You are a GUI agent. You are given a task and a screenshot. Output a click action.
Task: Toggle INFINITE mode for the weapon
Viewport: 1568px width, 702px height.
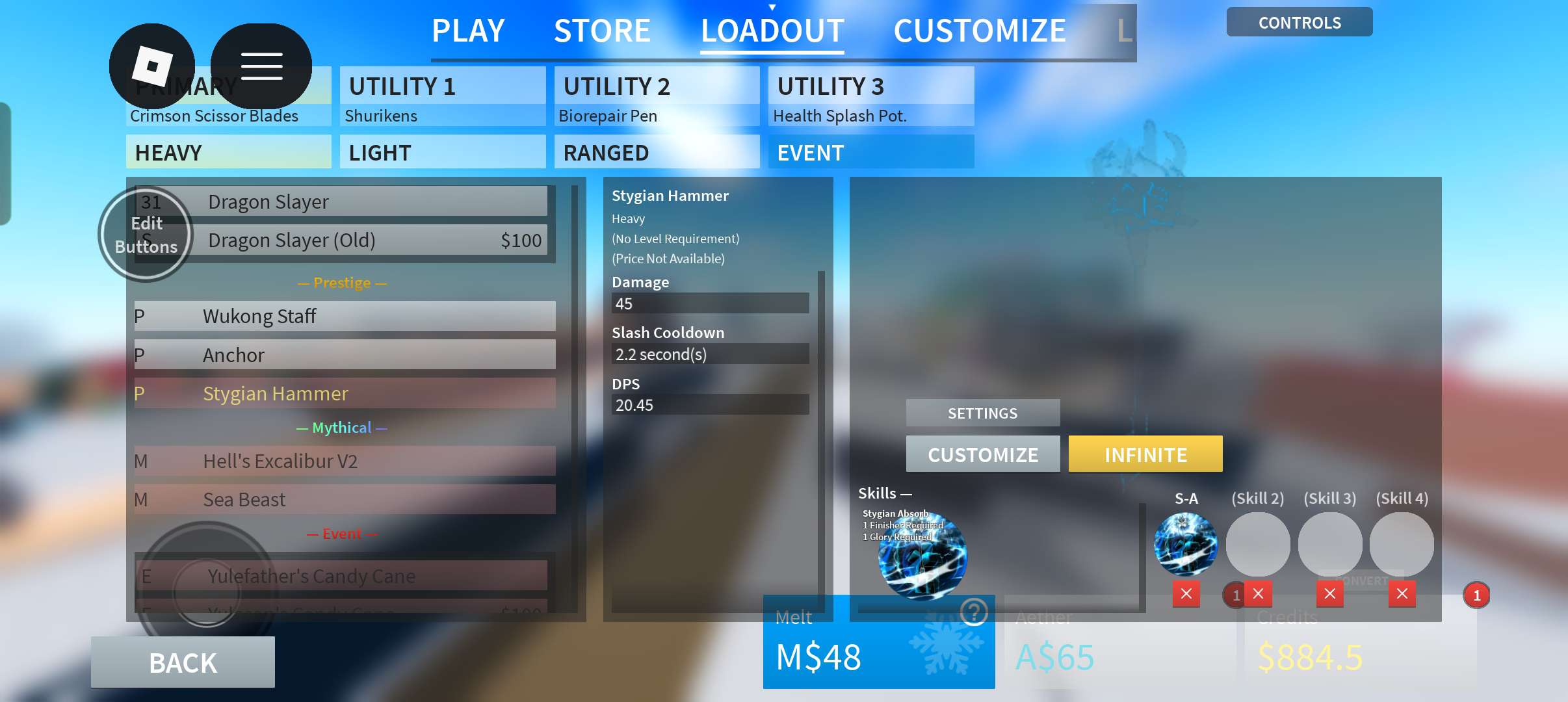1145,454
